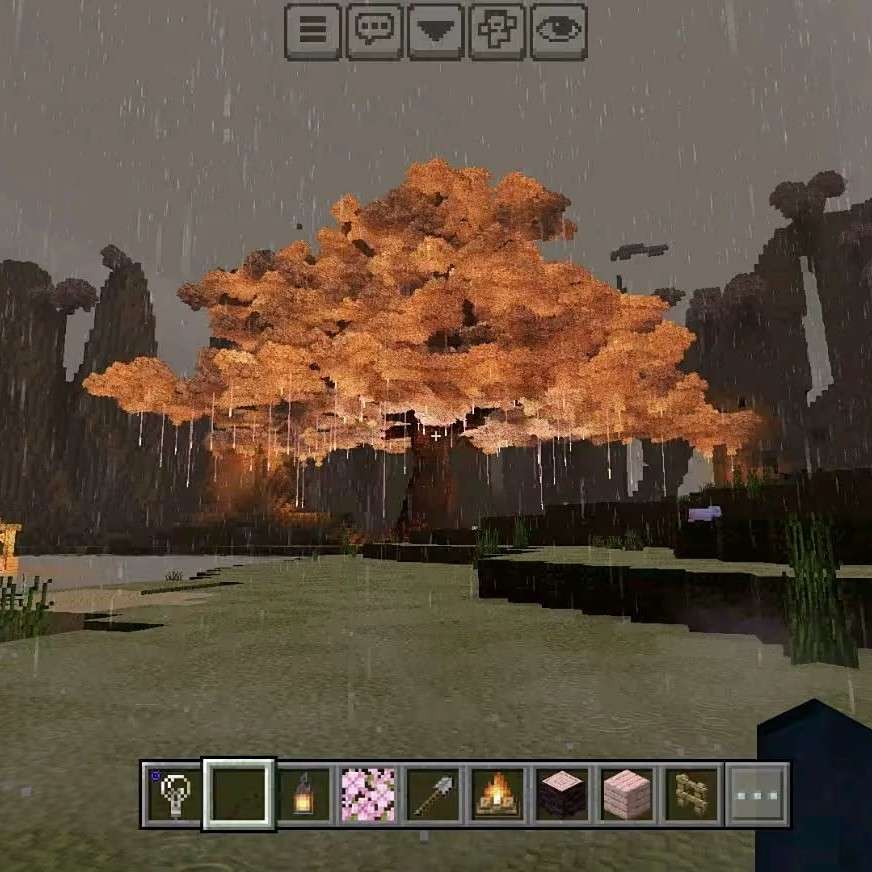Viewport: 872px width, 872px height.
Task: Pick the dark log with pink top
Action: pyautogui.click(x=563, y=795)
